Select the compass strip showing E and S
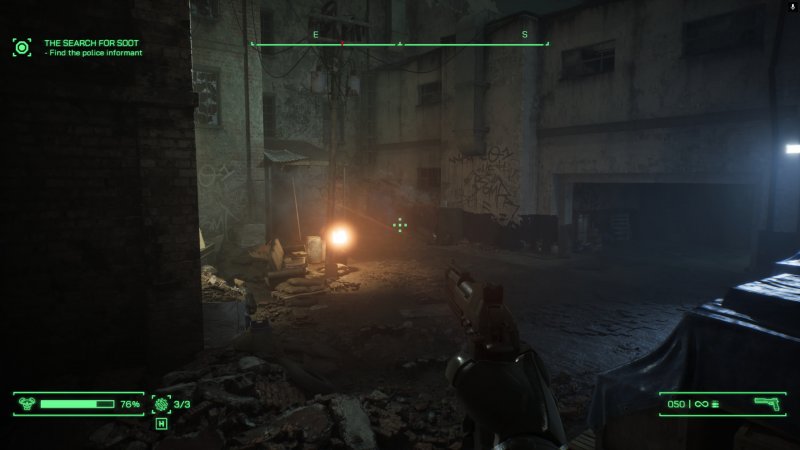This screenshot has height=450, width=800. (x=400, y=44)
